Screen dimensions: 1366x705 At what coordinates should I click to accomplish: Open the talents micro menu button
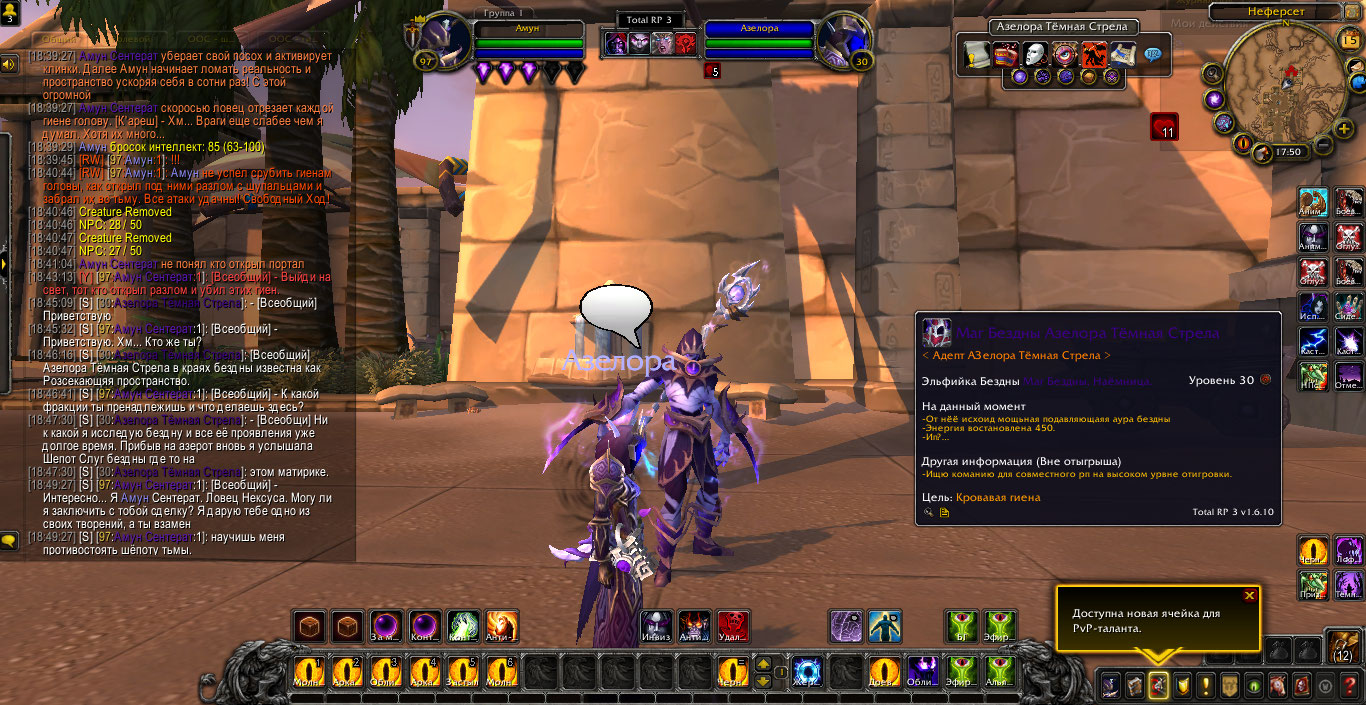(1158, 685)
